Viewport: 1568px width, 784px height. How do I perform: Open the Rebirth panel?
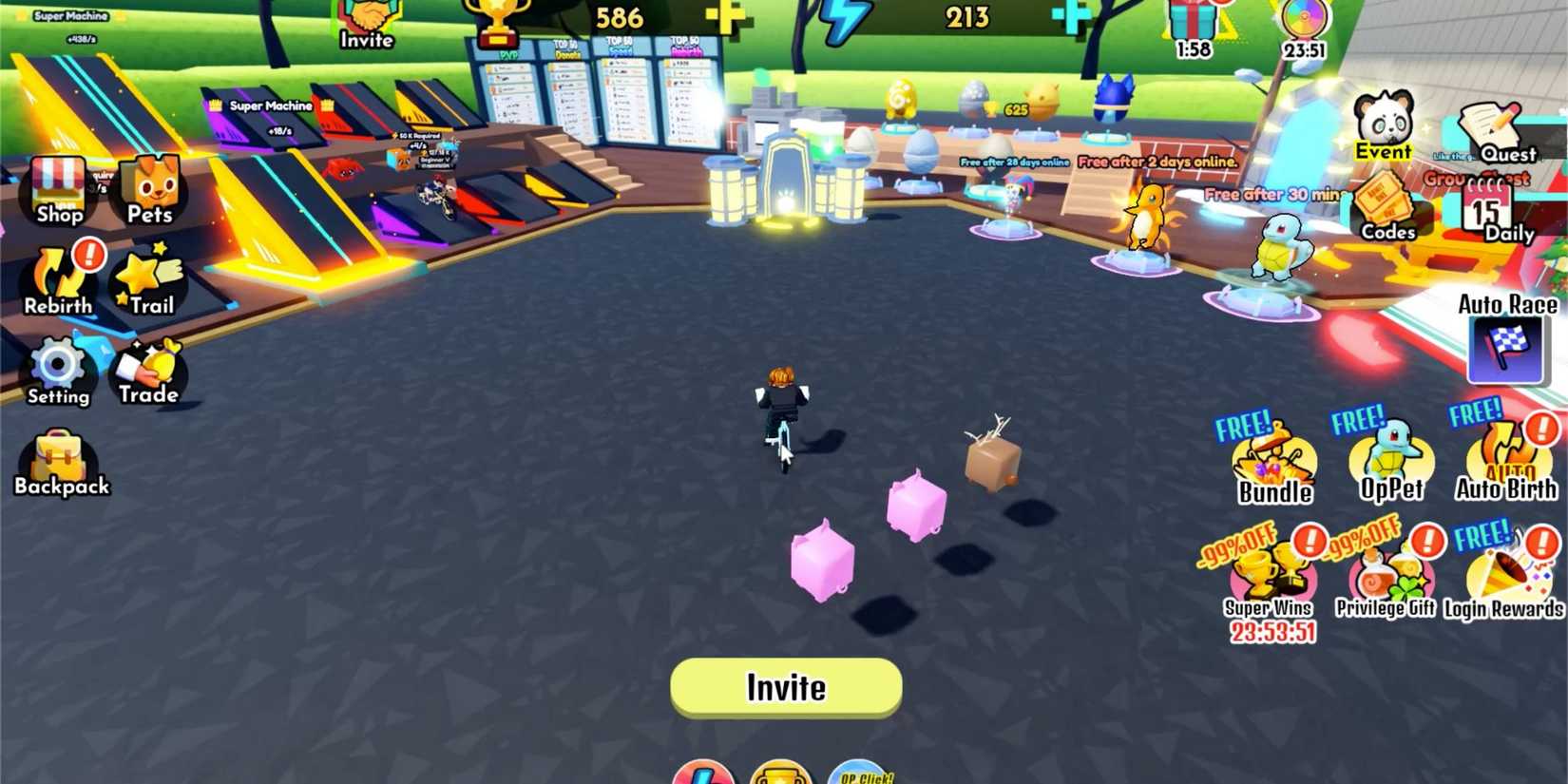(57, 280)
